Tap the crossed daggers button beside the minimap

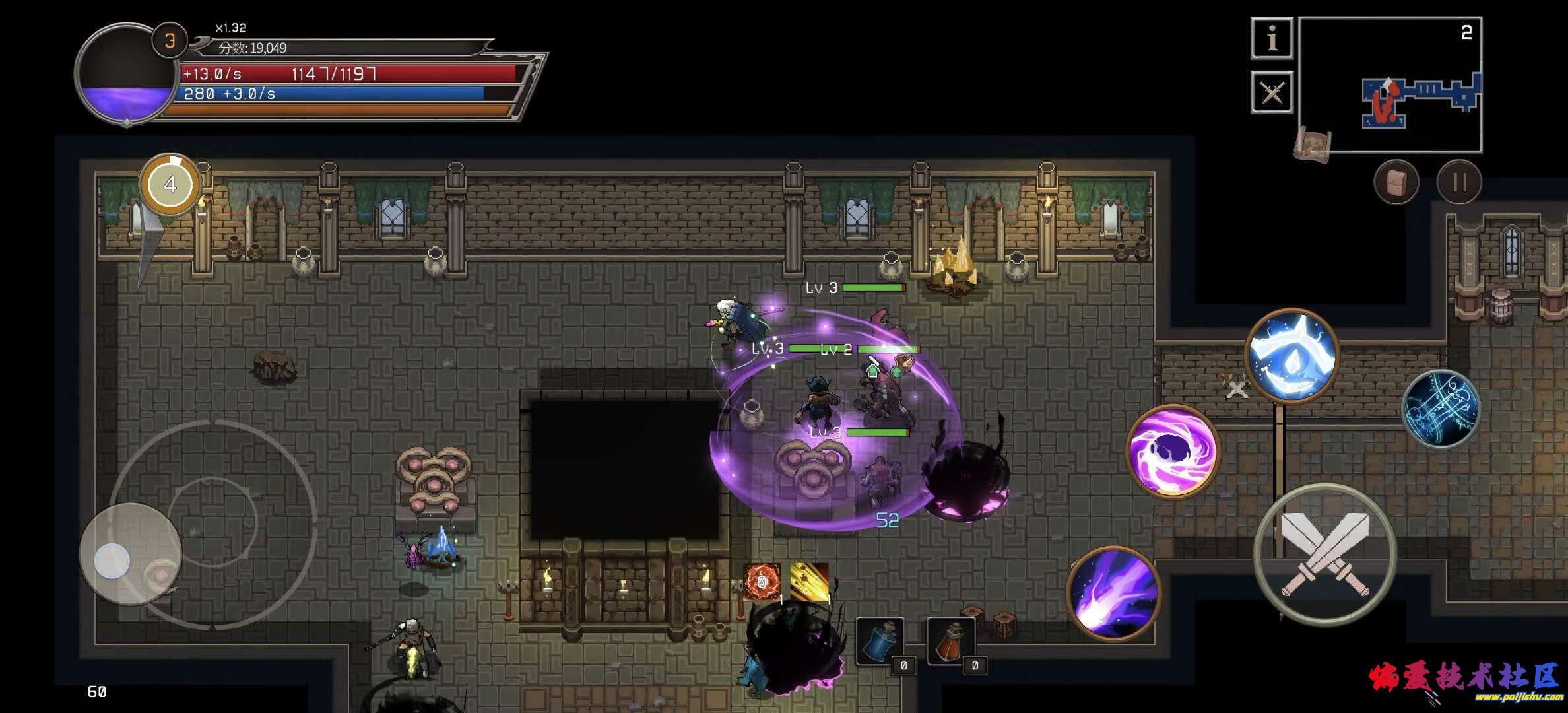click(1272, 92)
